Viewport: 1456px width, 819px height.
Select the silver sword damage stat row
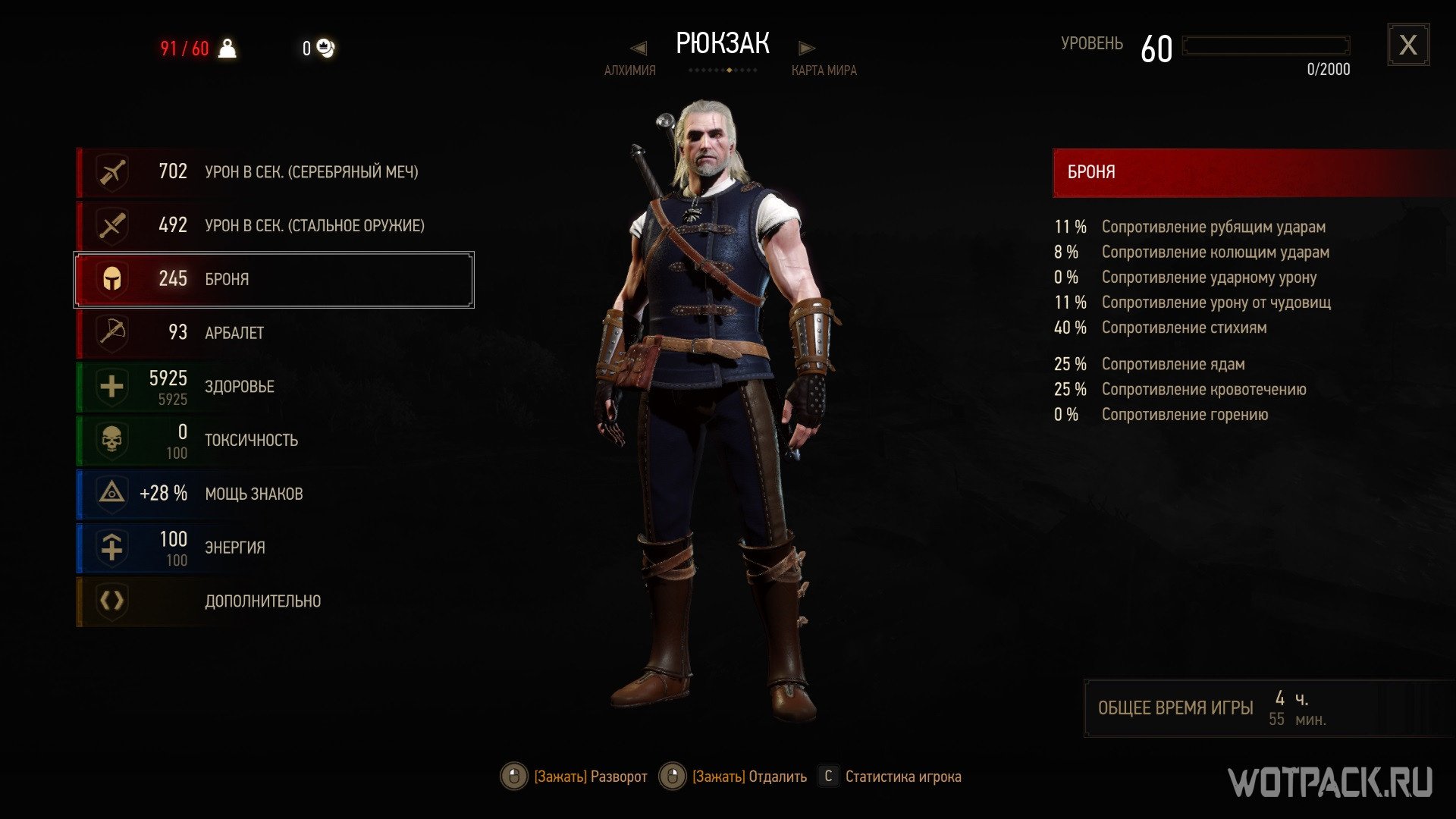click(x=273, y=172)
